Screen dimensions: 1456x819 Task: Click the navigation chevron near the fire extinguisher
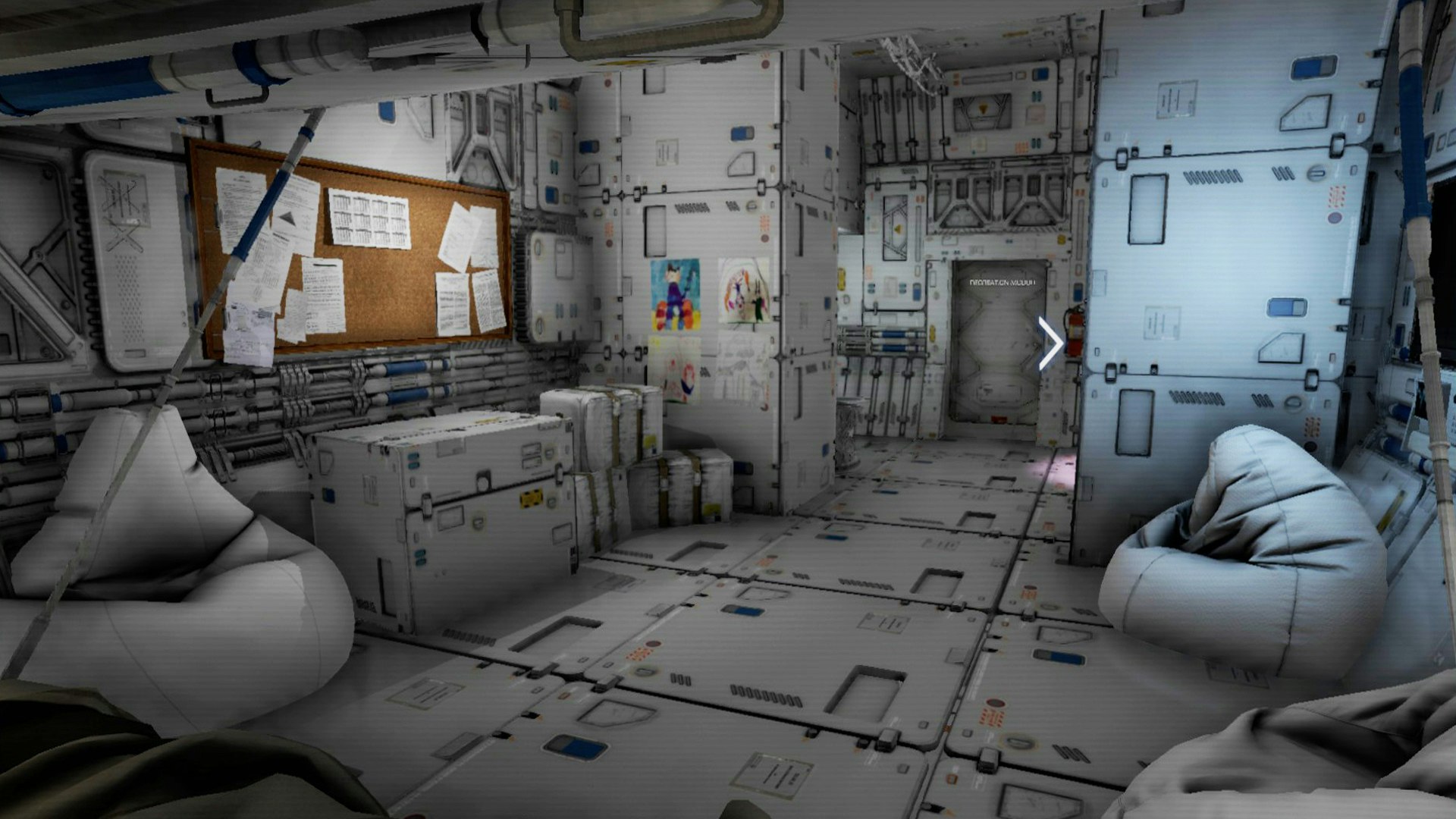[x=1050, y=342]
